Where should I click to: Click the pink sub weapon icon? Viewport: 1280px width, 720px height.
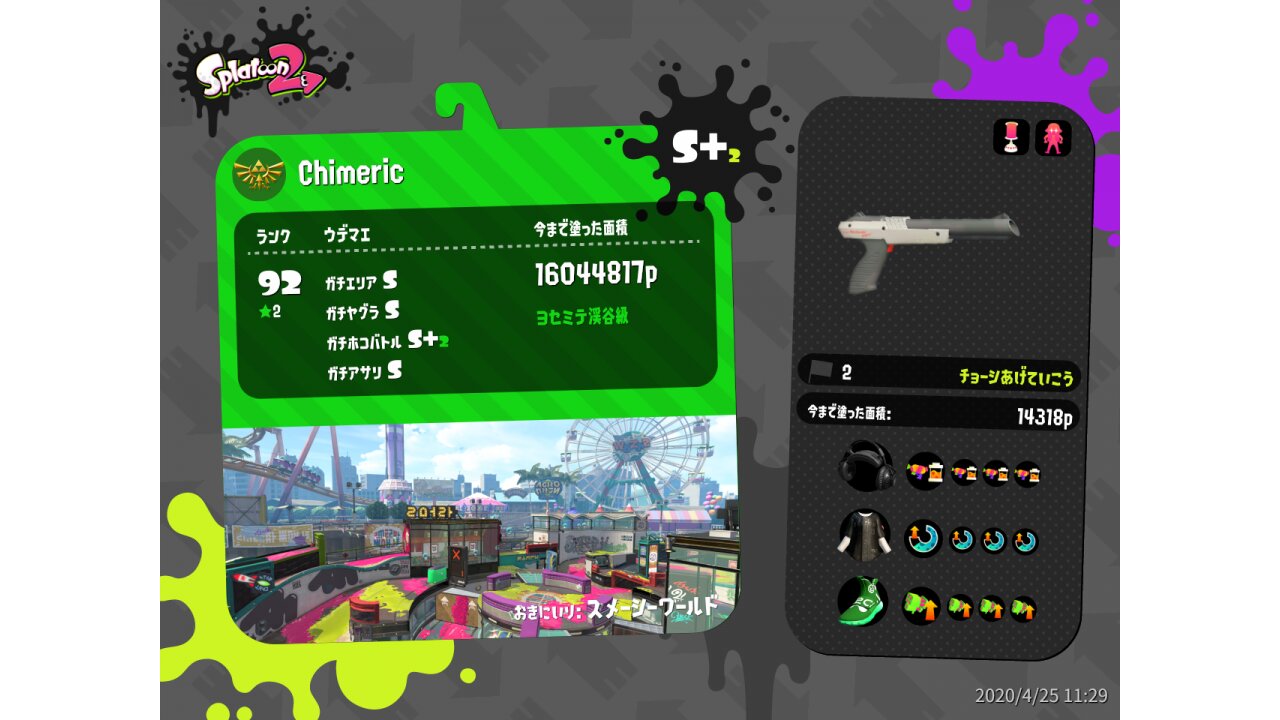click(x=1011, y=137)
